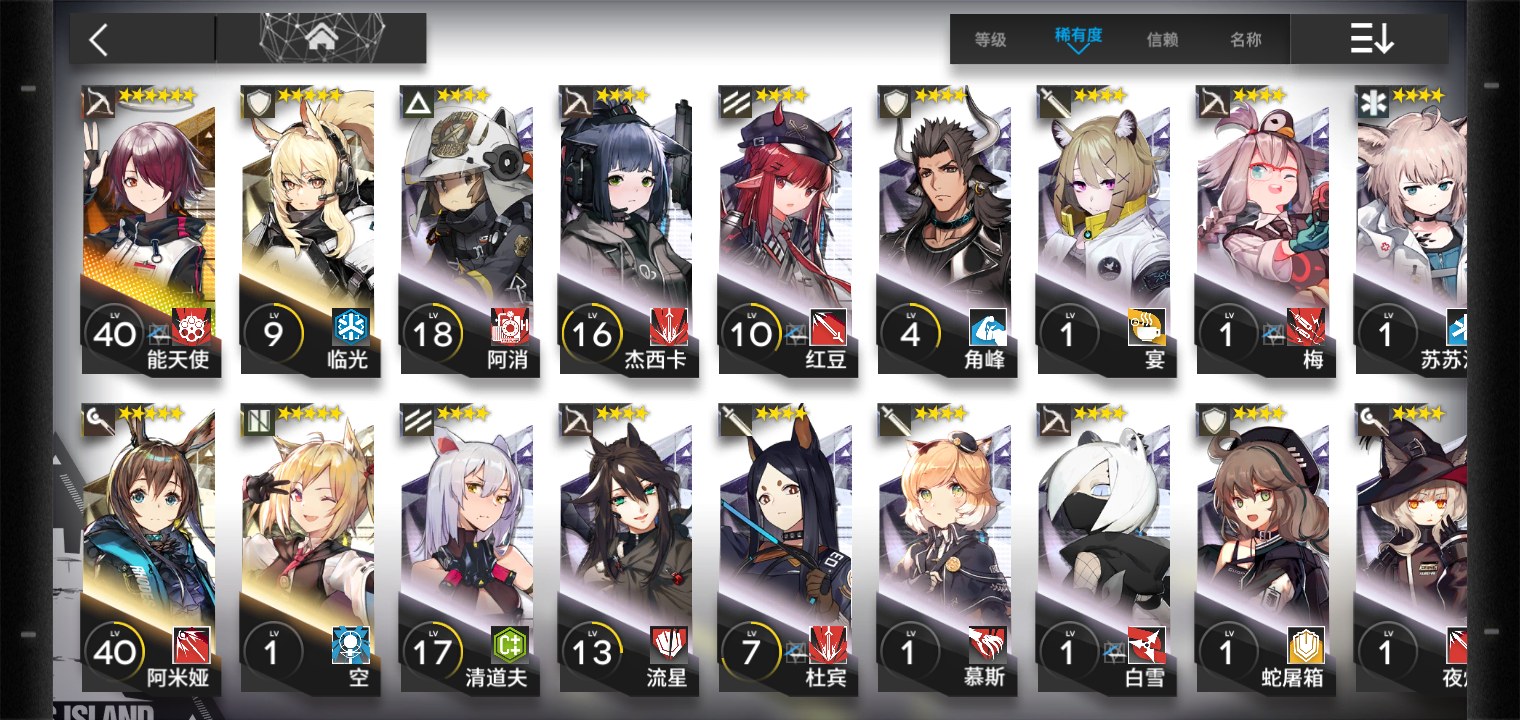Viewport: 1520px width, 720px height.
Task: Choose operator 空 card
Action: coord(308,548)
